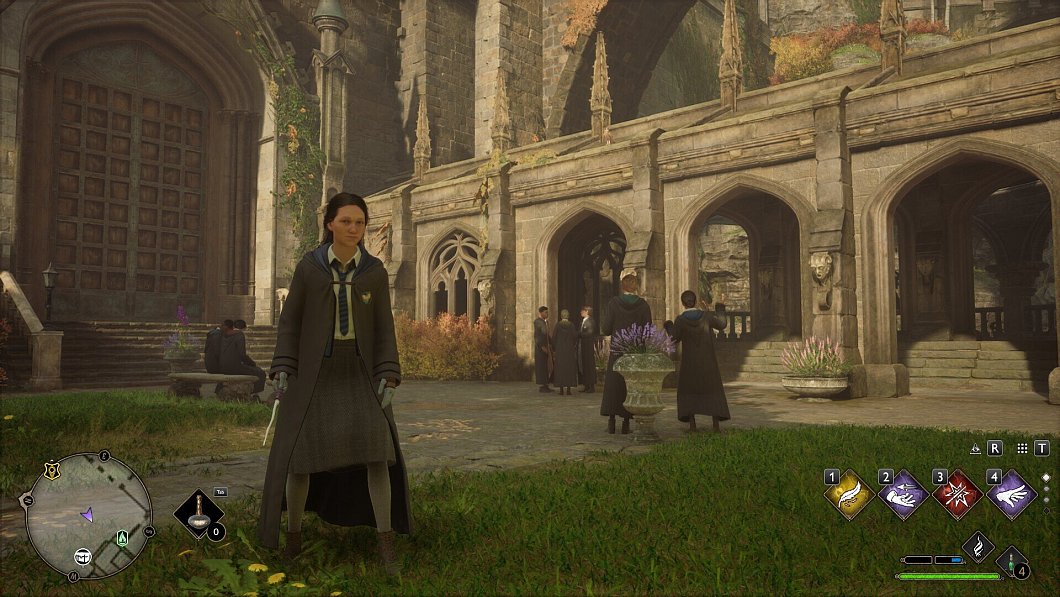Click the green Floo Flame marker on minimap

tap(122, 538)
